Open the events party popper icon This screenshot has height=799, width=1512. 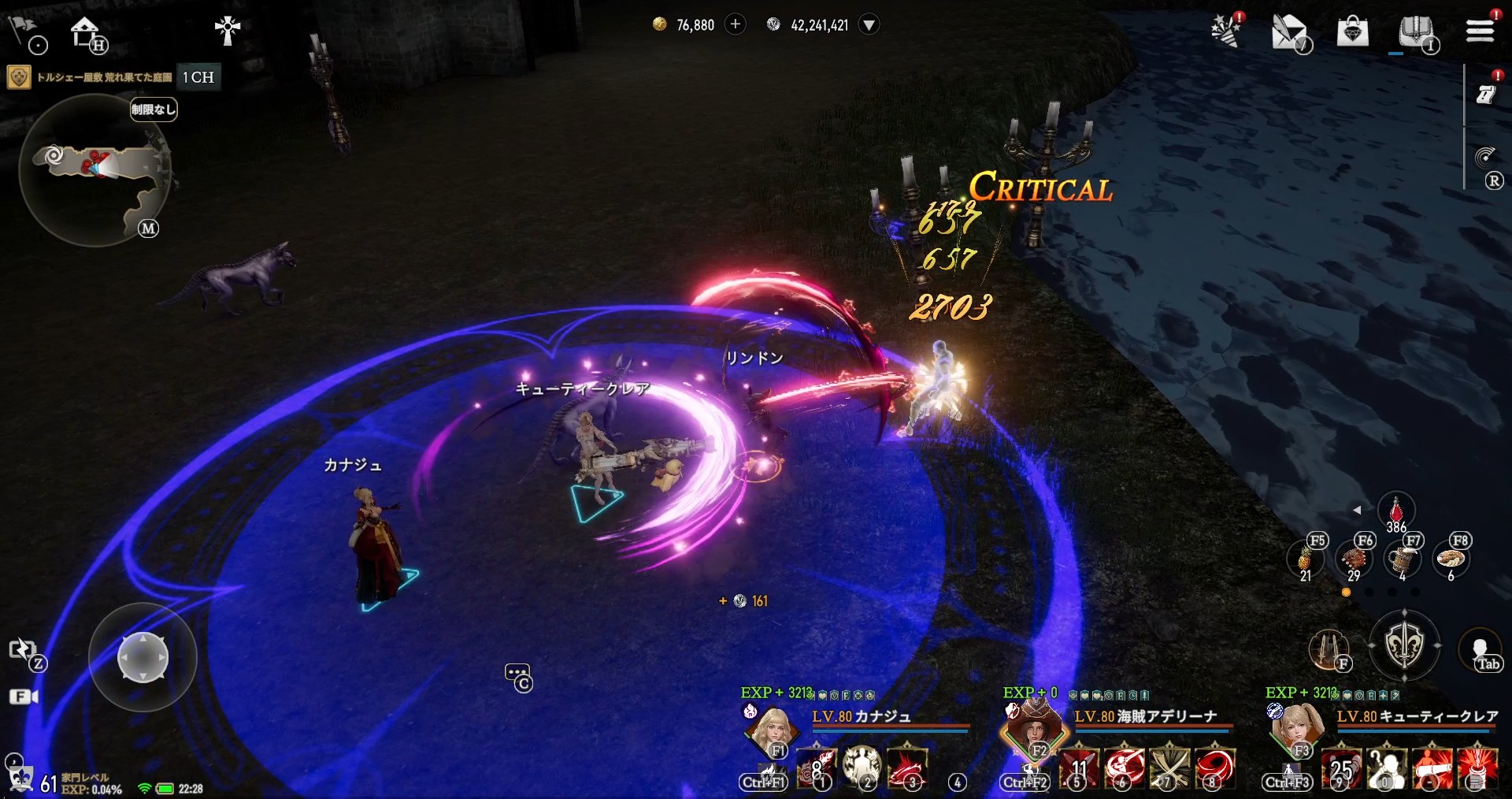tap(1225, 31)
